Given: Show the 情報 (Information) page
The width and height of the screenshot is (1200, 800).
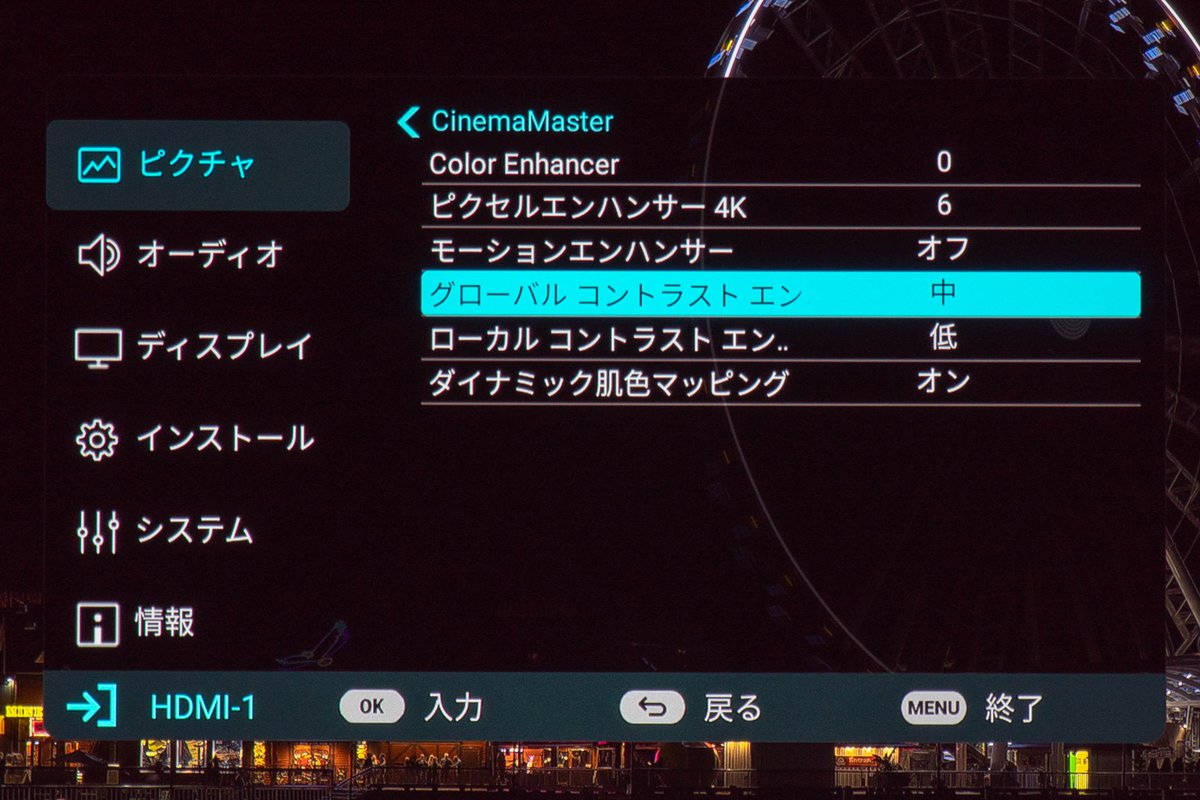Looking at the screenshot, I should [x=197, y=623].
